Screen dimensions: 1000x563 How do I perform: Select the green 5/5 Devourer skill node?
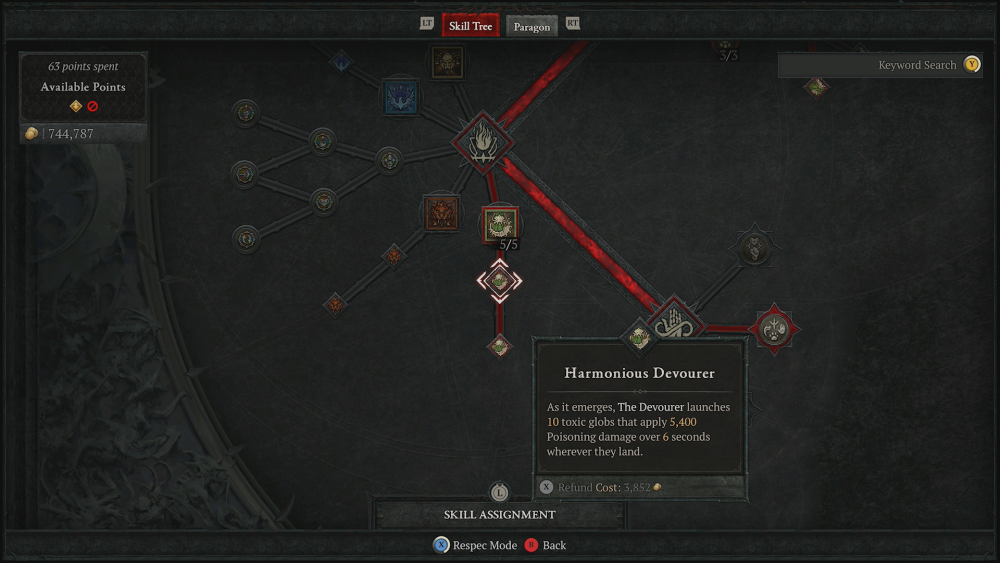point(500,225)
